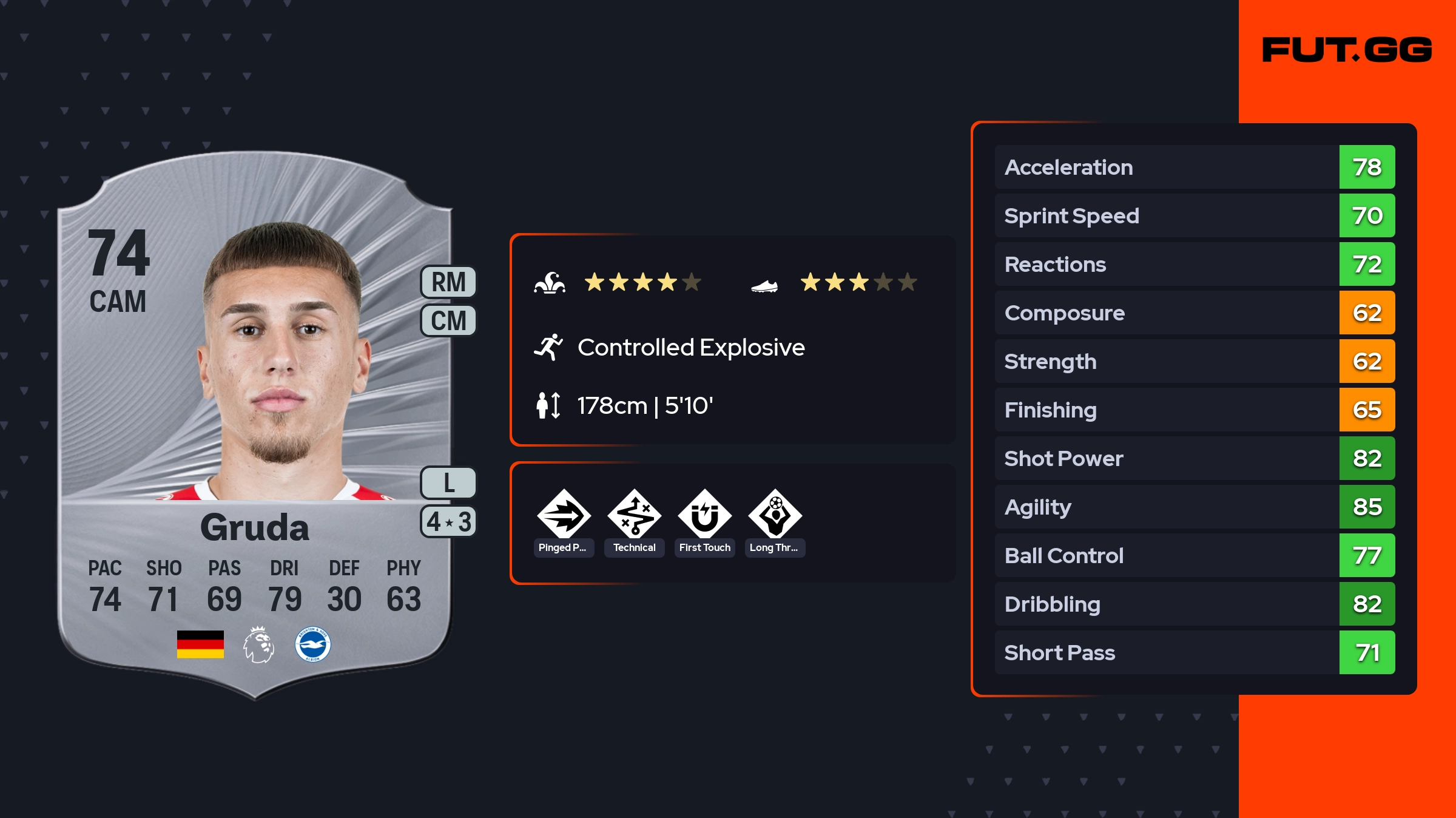The image size is (1456, 818).
Task: Click the Premier League badge on the card
Action: tap(258, 644)
